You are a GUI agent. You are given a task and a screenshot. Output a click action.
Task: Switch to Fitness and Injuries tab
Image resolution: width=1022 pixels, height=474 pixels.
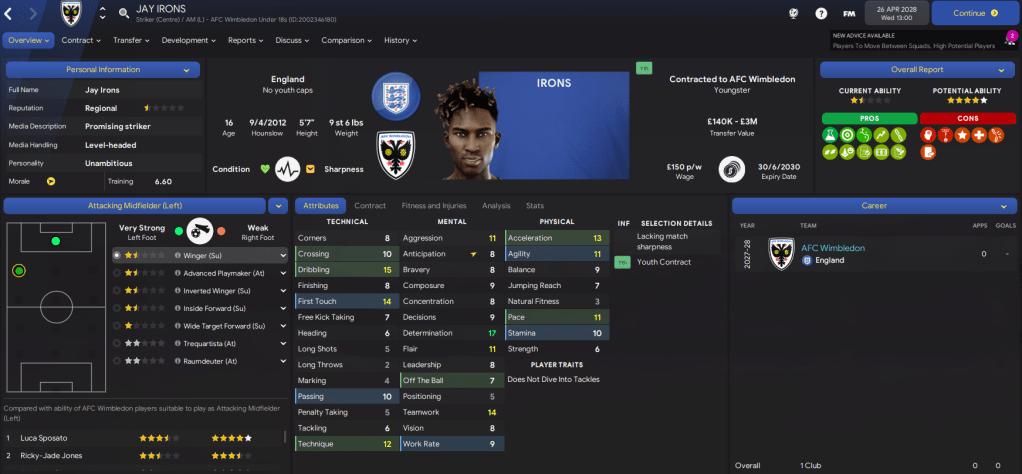coord(434,205)
